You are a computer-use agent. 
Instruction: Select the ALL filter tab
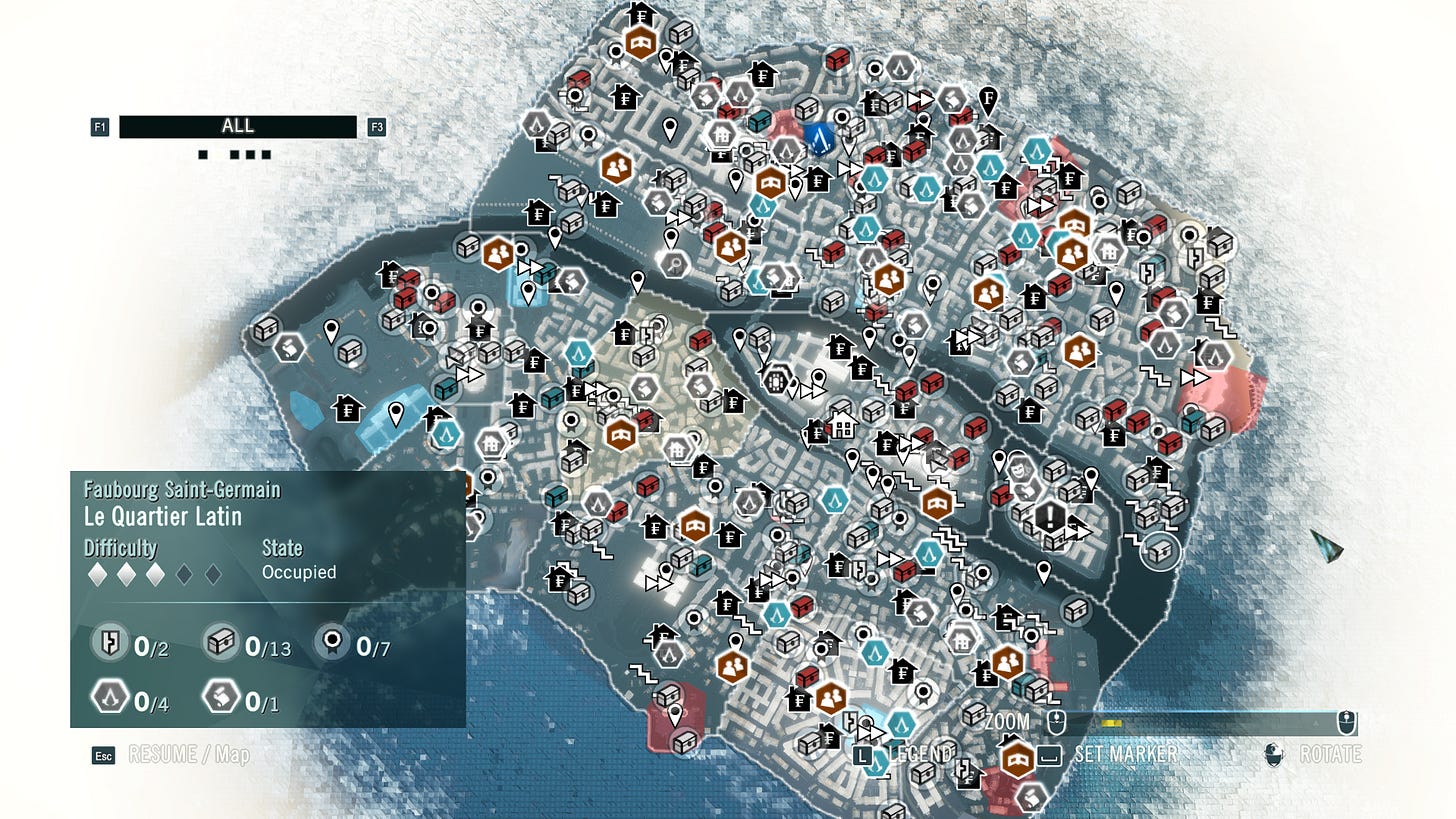(238, 127)
